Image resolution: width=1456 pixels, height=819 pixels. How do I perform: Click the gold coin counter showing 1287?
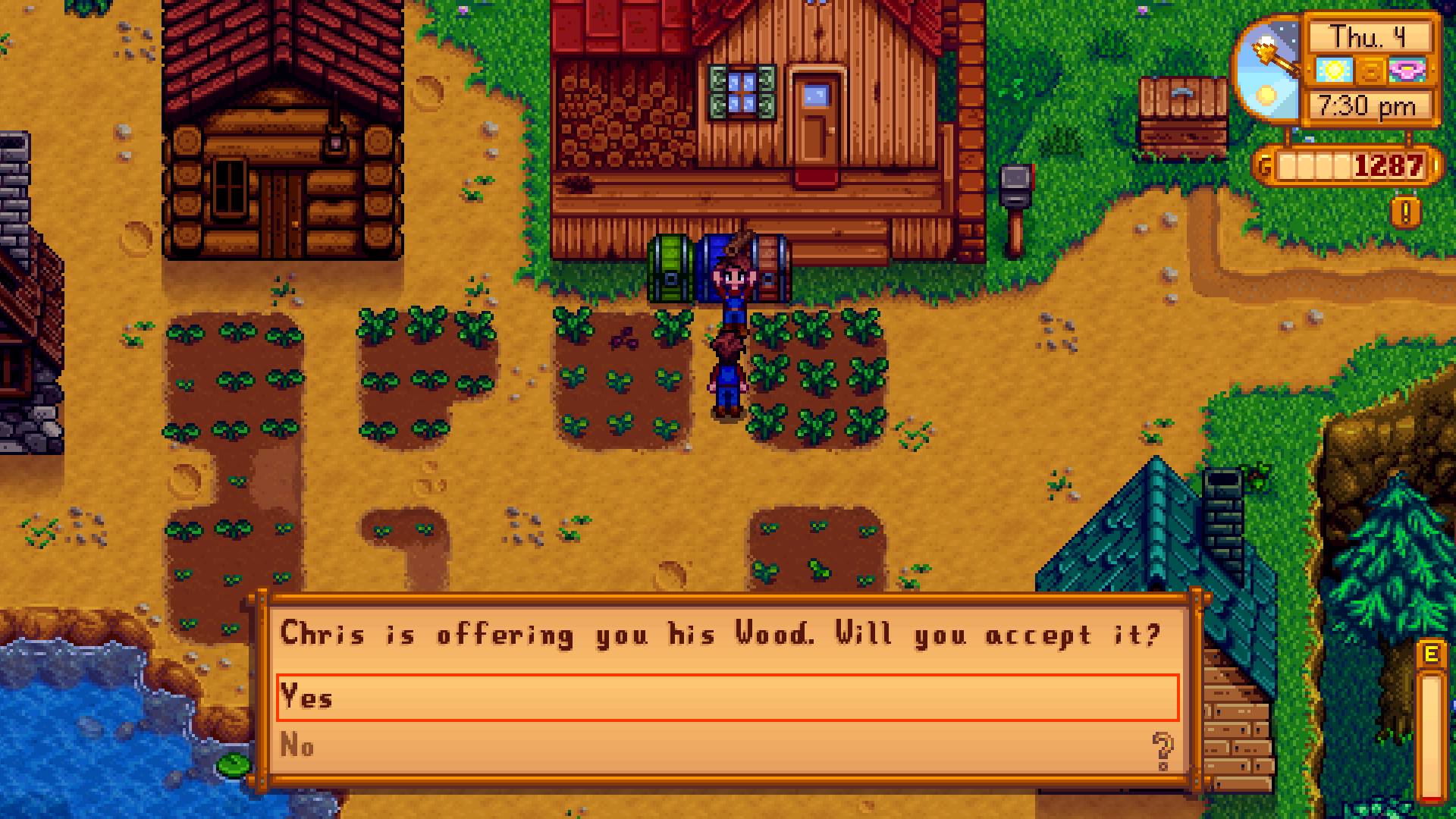click(1386, 164)
